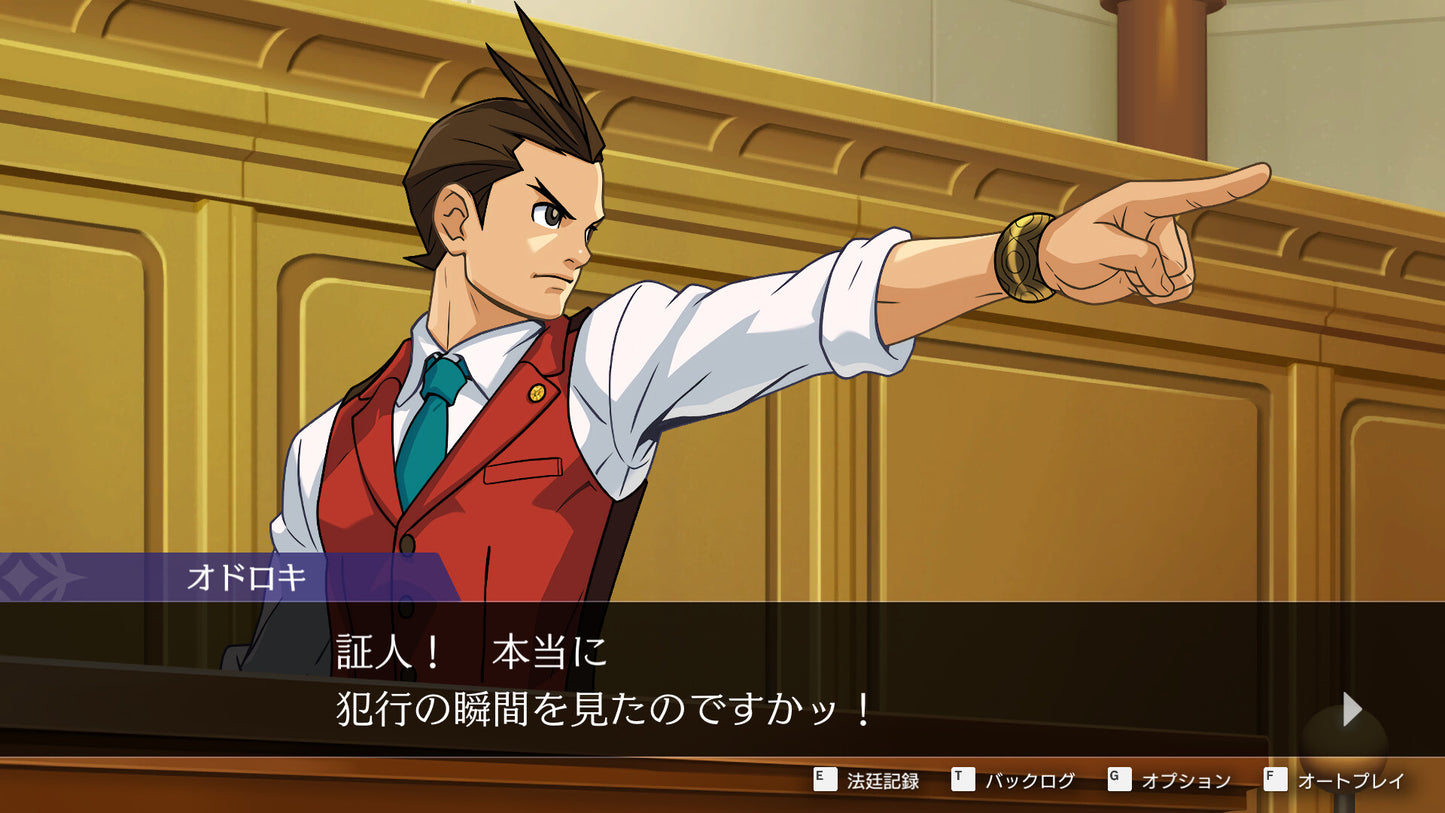Click the dialogue box to advance text
1445x813 pixels.
[x=720, y=680]
